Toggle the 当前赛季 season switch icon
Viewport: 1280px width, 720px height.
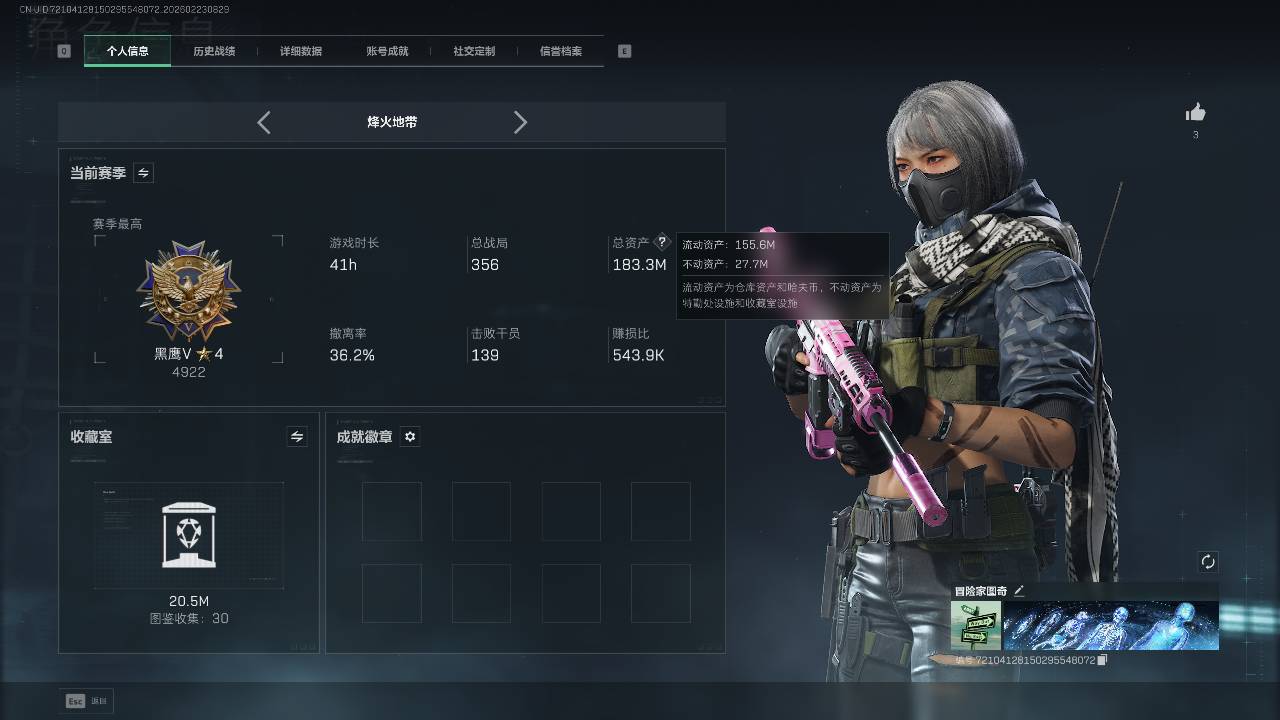click(143, 173)
